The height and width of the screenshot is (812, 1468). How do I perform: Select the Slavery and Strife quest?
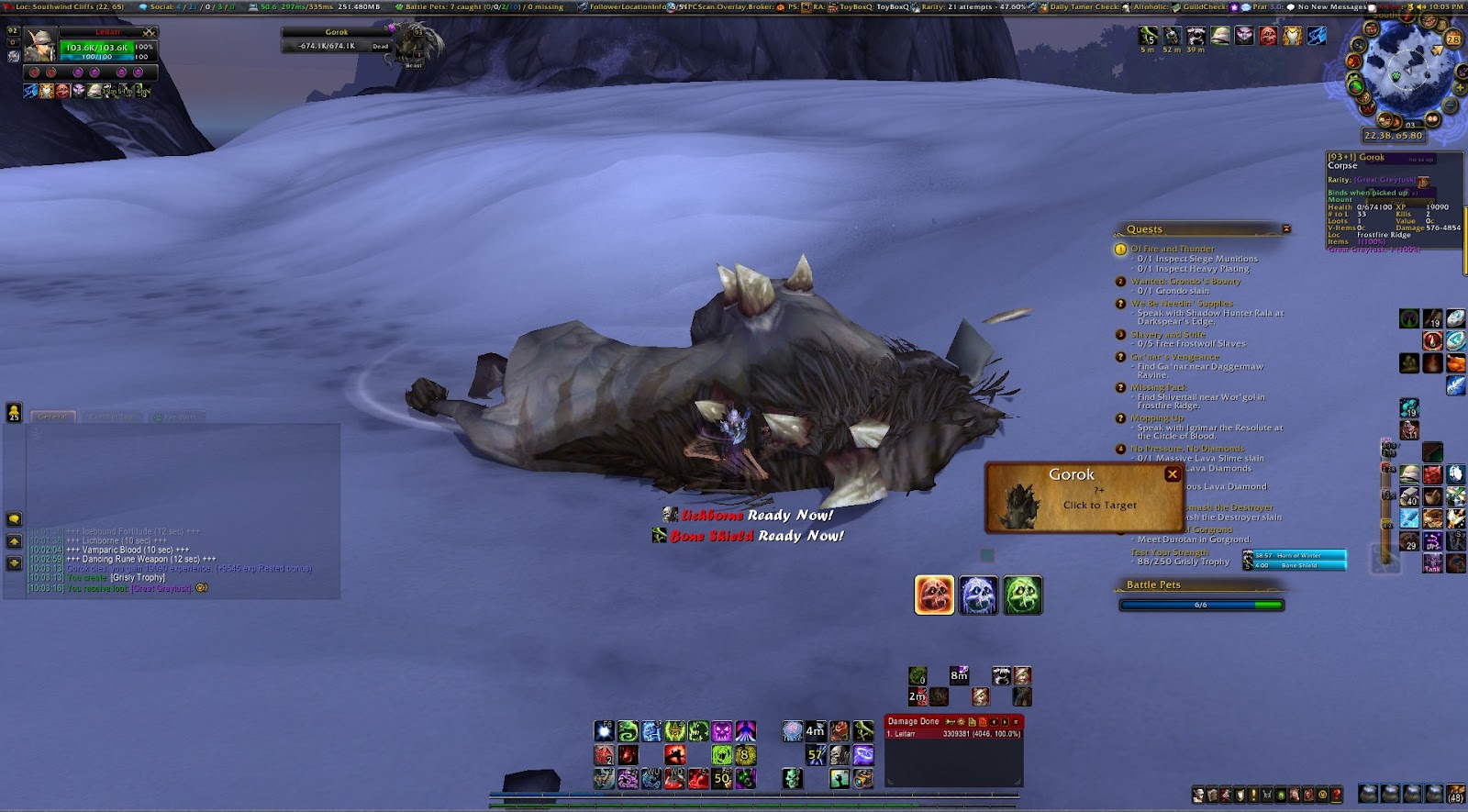(x=1168, y=335)
